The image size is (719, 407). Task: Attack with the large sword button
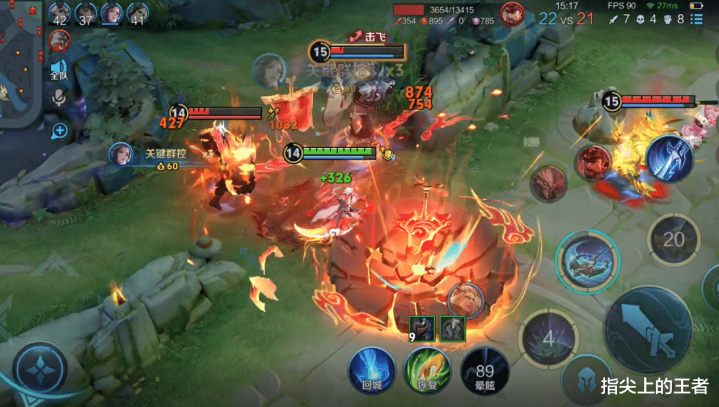648,330
